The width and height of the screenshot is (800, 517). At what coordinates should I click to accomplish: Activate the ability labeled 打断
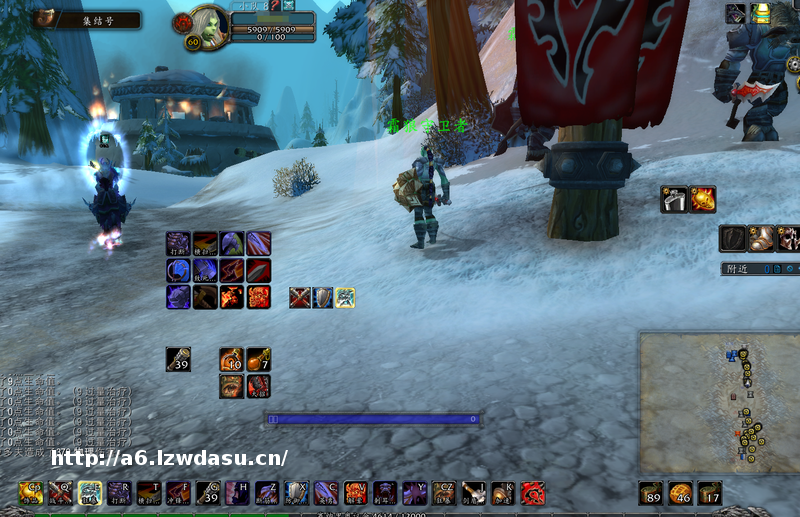point(178,243)
